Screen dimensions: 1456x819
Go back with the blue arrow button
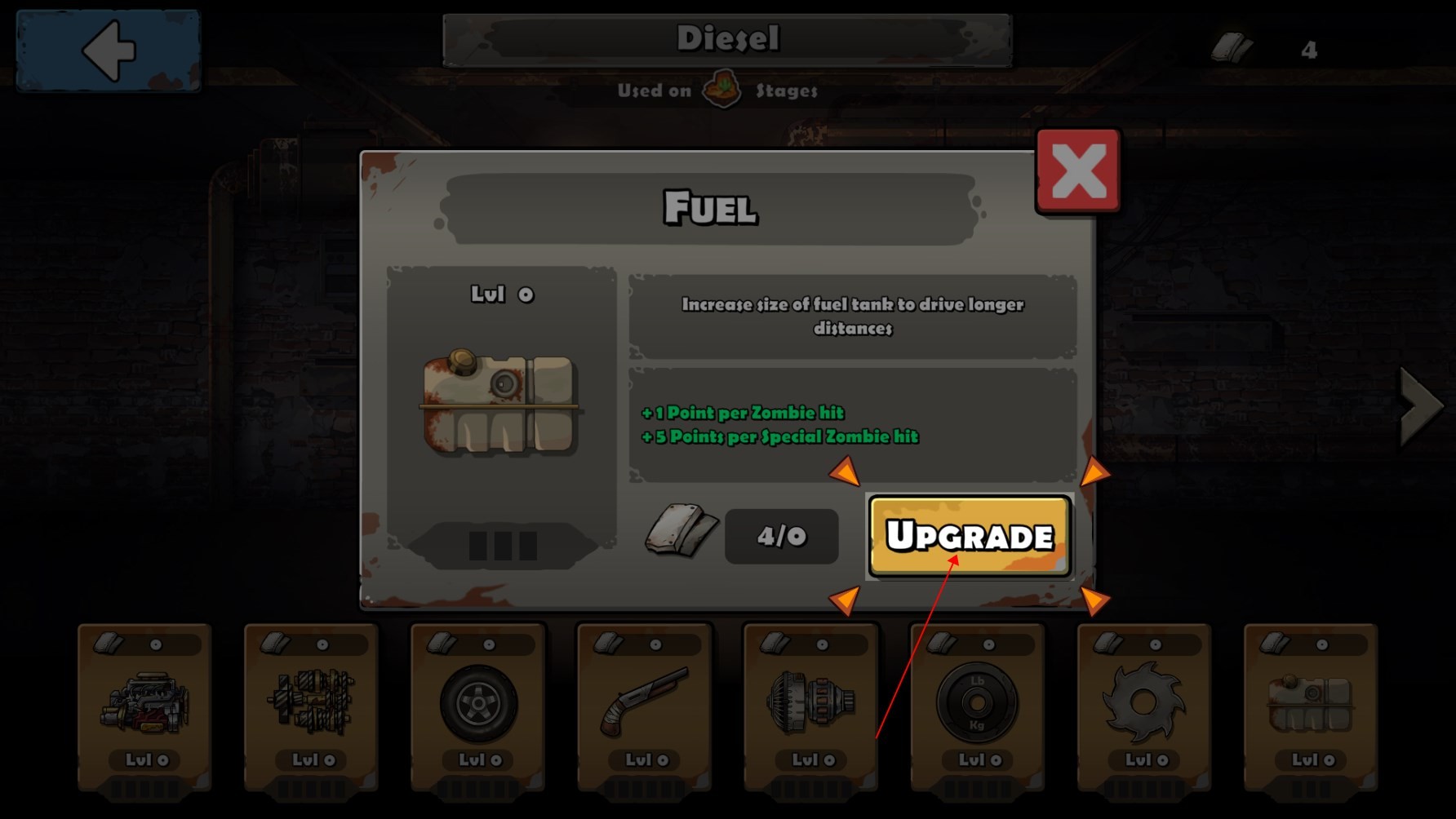[109, 51]
